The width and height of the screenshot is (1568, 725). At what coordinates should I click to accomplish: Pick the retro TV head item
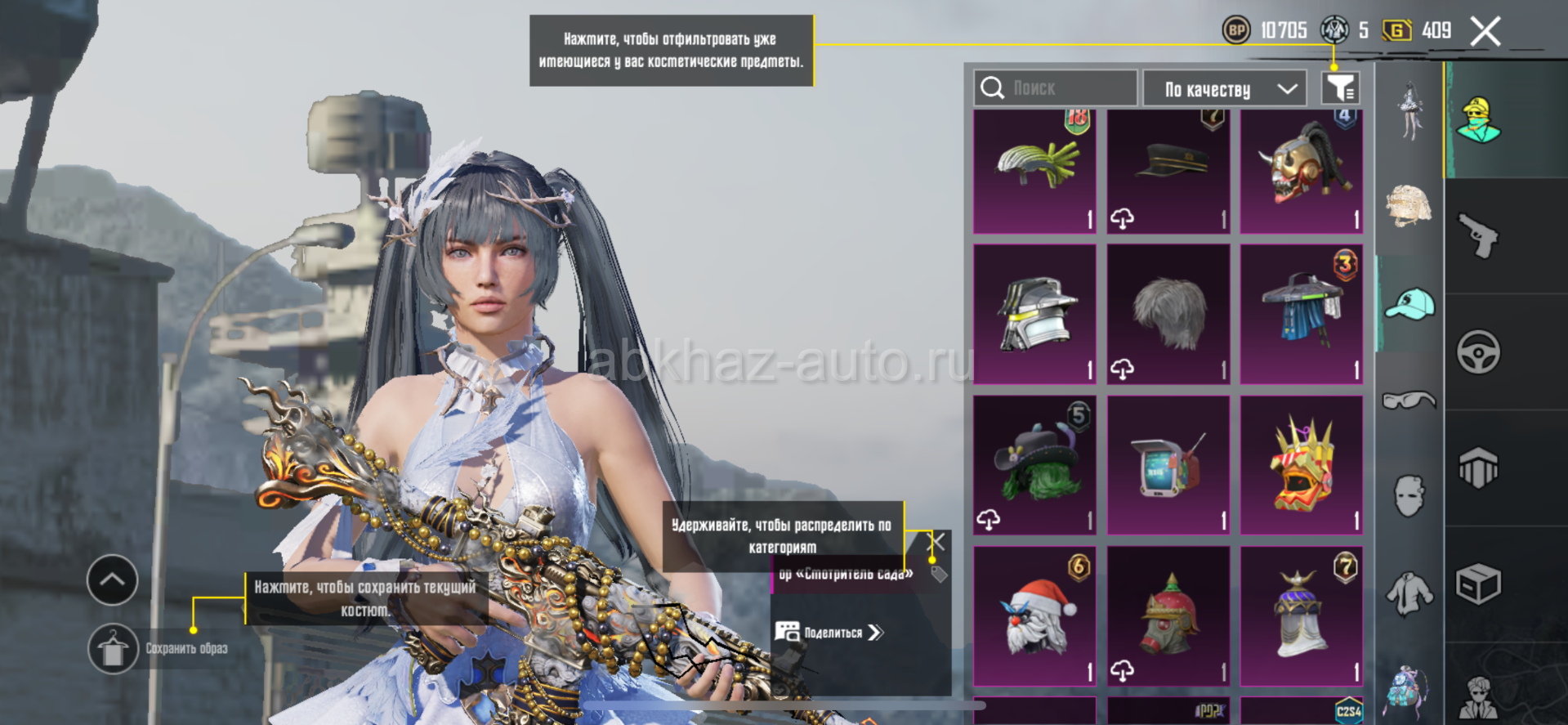1168,466
